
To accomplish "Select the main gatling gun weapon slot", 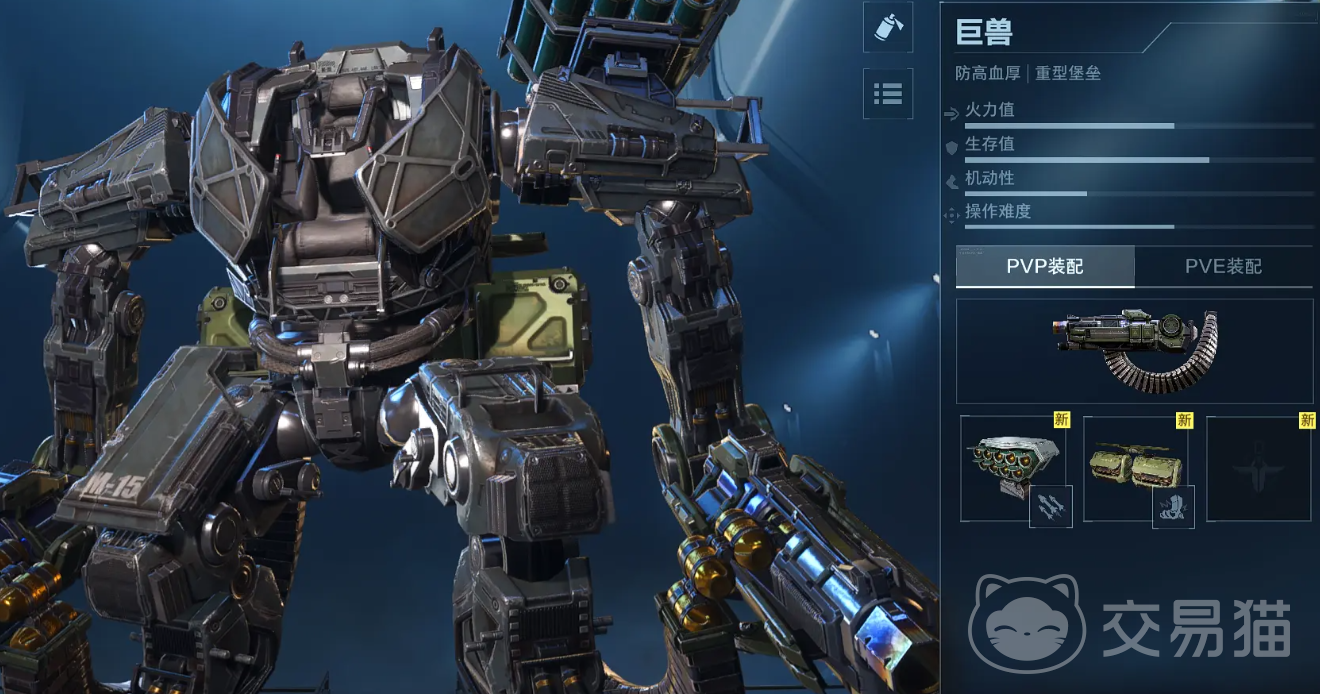I will click(x=1134, y=351).
